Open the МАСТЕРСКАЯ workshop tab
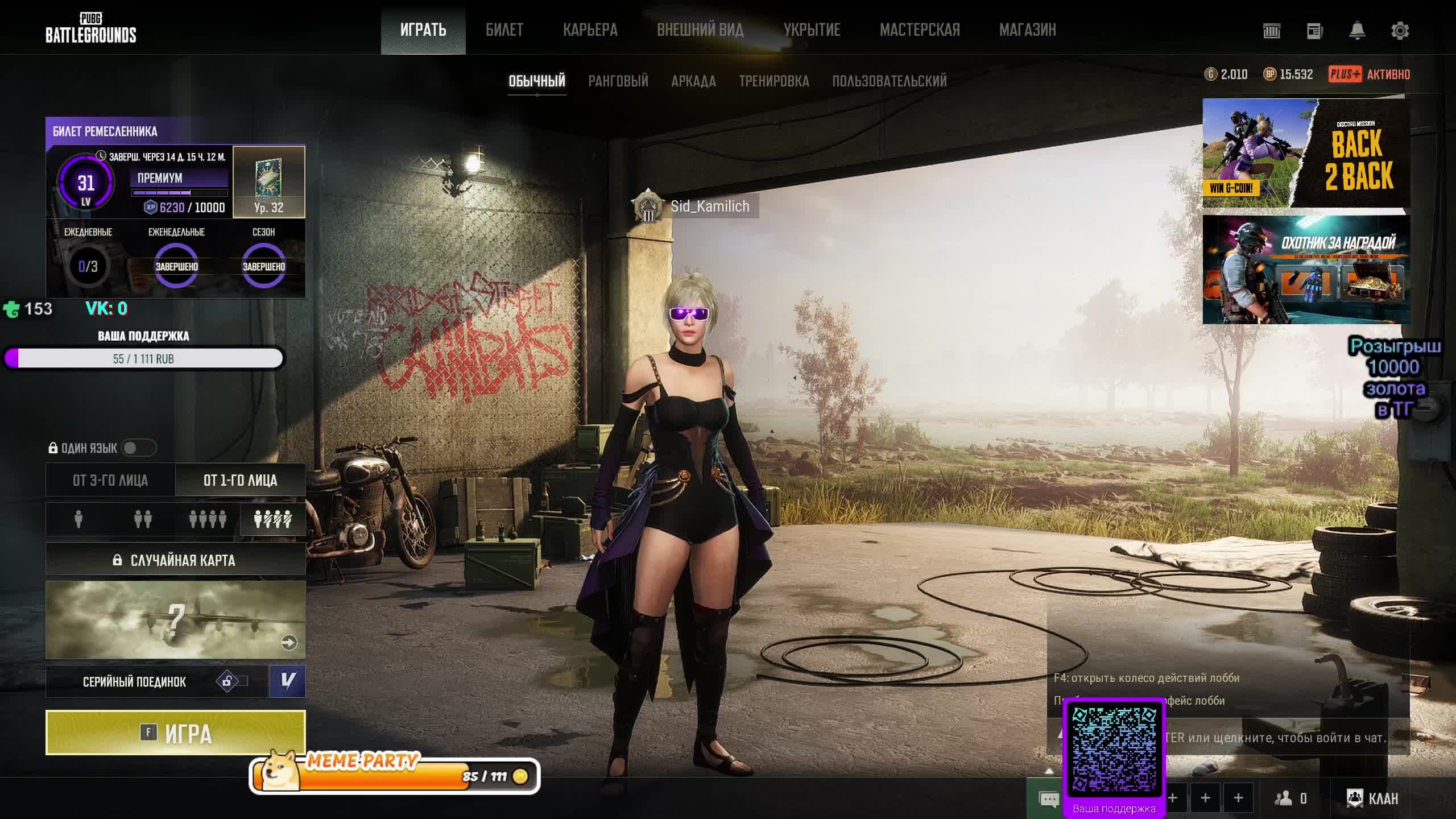Screen dimensions: 1456x819 920,30
